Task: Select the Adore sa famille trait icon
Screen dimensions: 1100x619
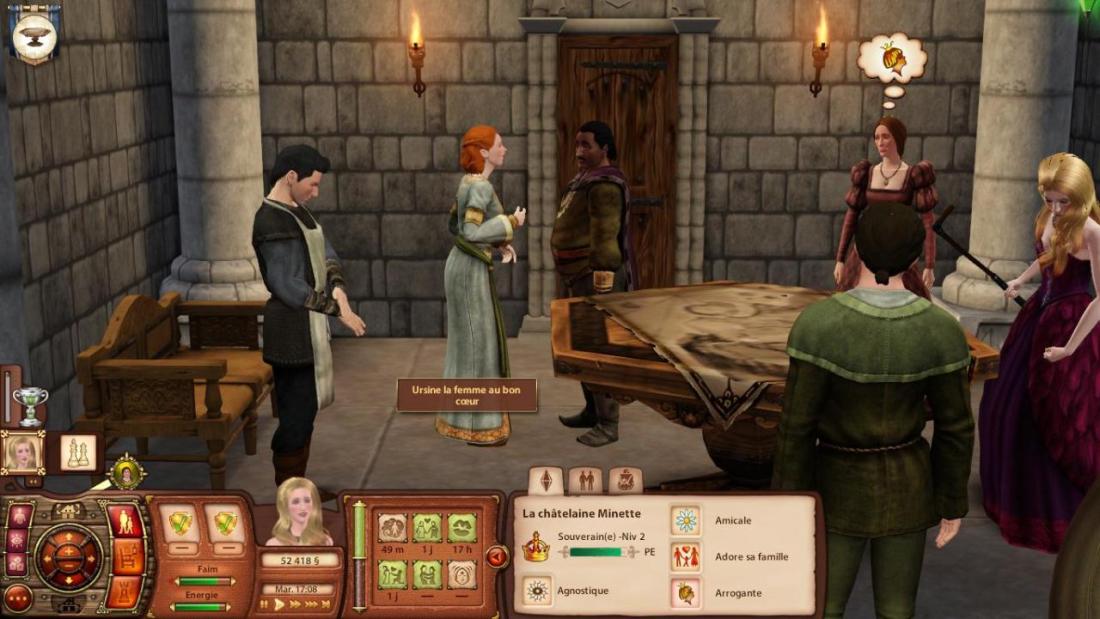Action: tap(686, 557)
